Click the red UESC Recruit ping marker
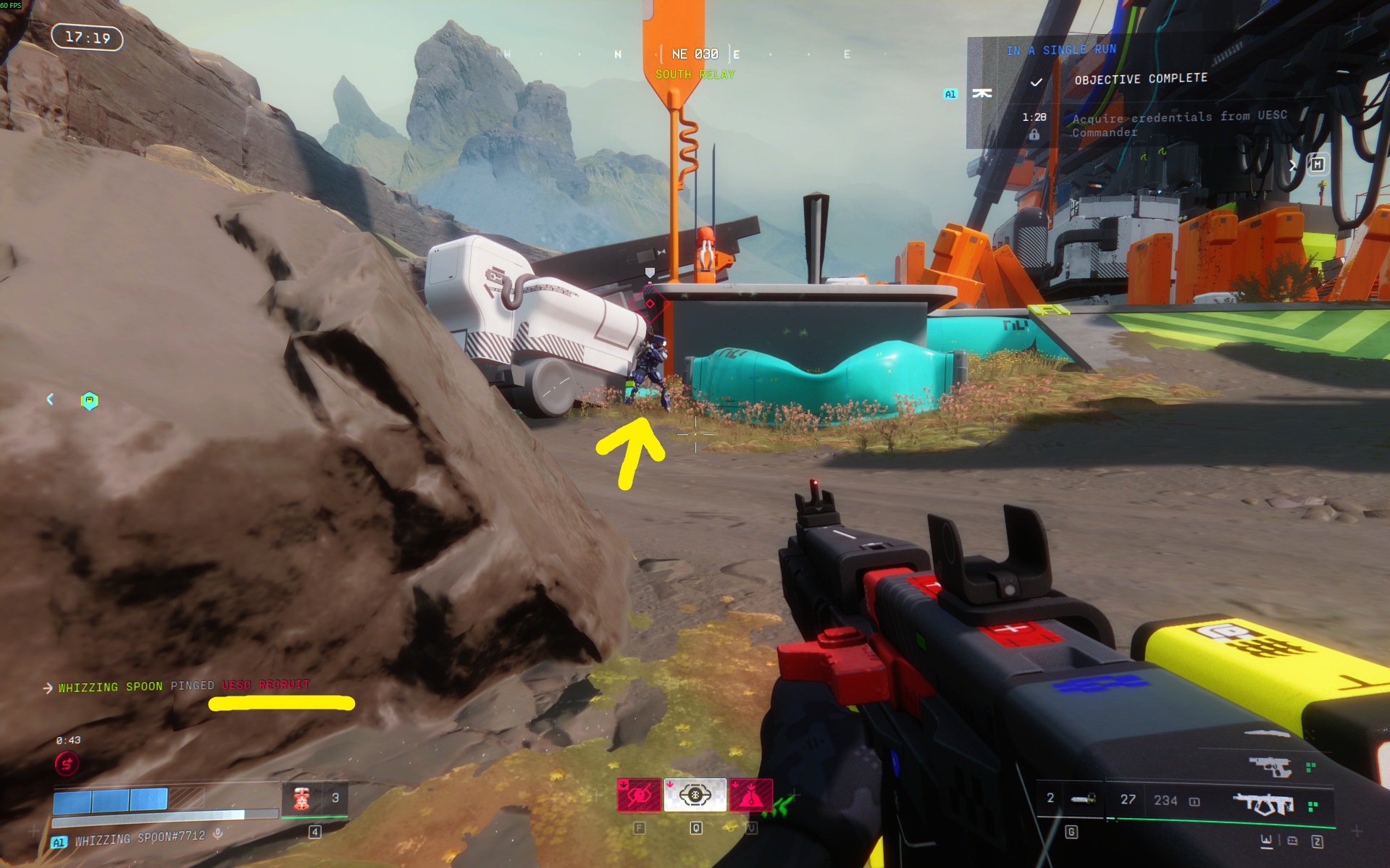The height and width of the screenshot is (868, 1390). click(x=650, y=303)
